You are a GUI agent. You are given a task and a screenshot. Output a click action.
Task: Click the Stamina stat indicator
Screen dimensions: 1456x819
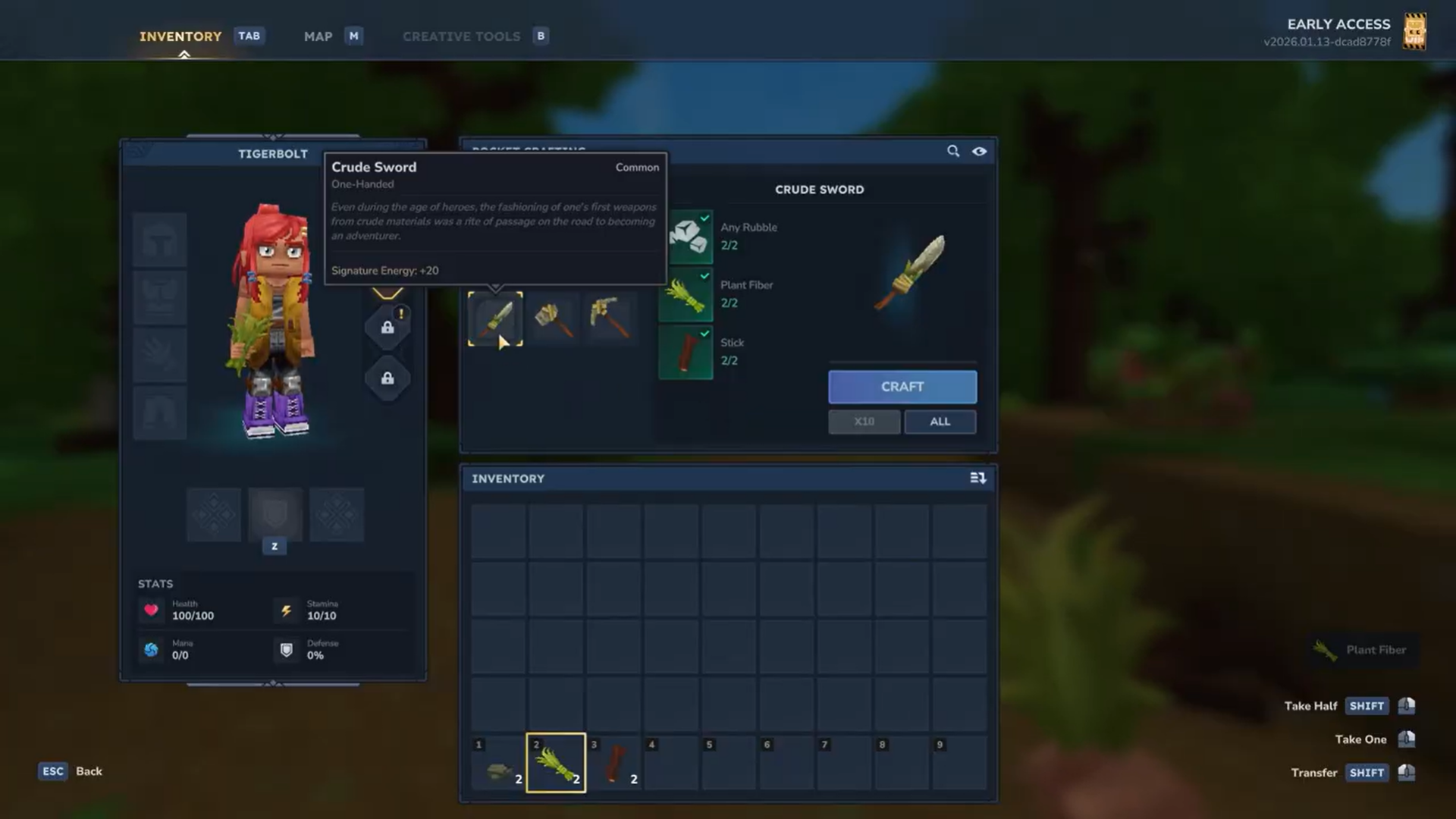(x=287, y=610)
